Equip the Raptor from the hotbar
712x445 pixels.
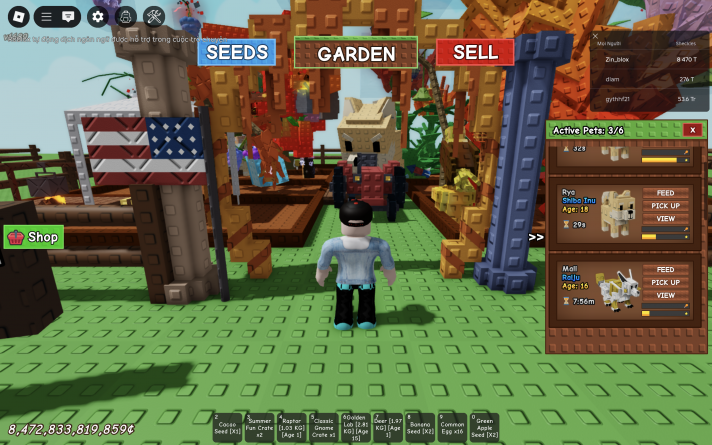tap(291, 427)
